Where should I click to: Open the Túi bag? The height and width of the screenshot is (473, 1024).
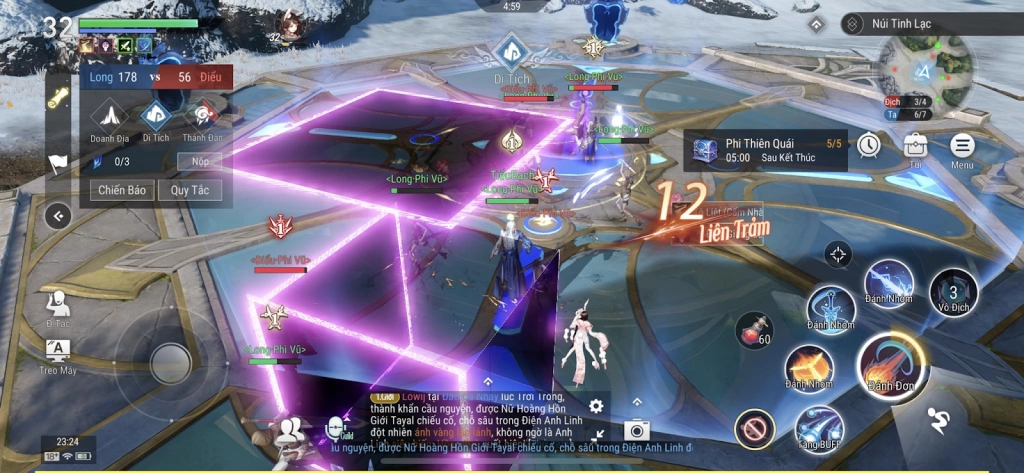pos(915,146)
